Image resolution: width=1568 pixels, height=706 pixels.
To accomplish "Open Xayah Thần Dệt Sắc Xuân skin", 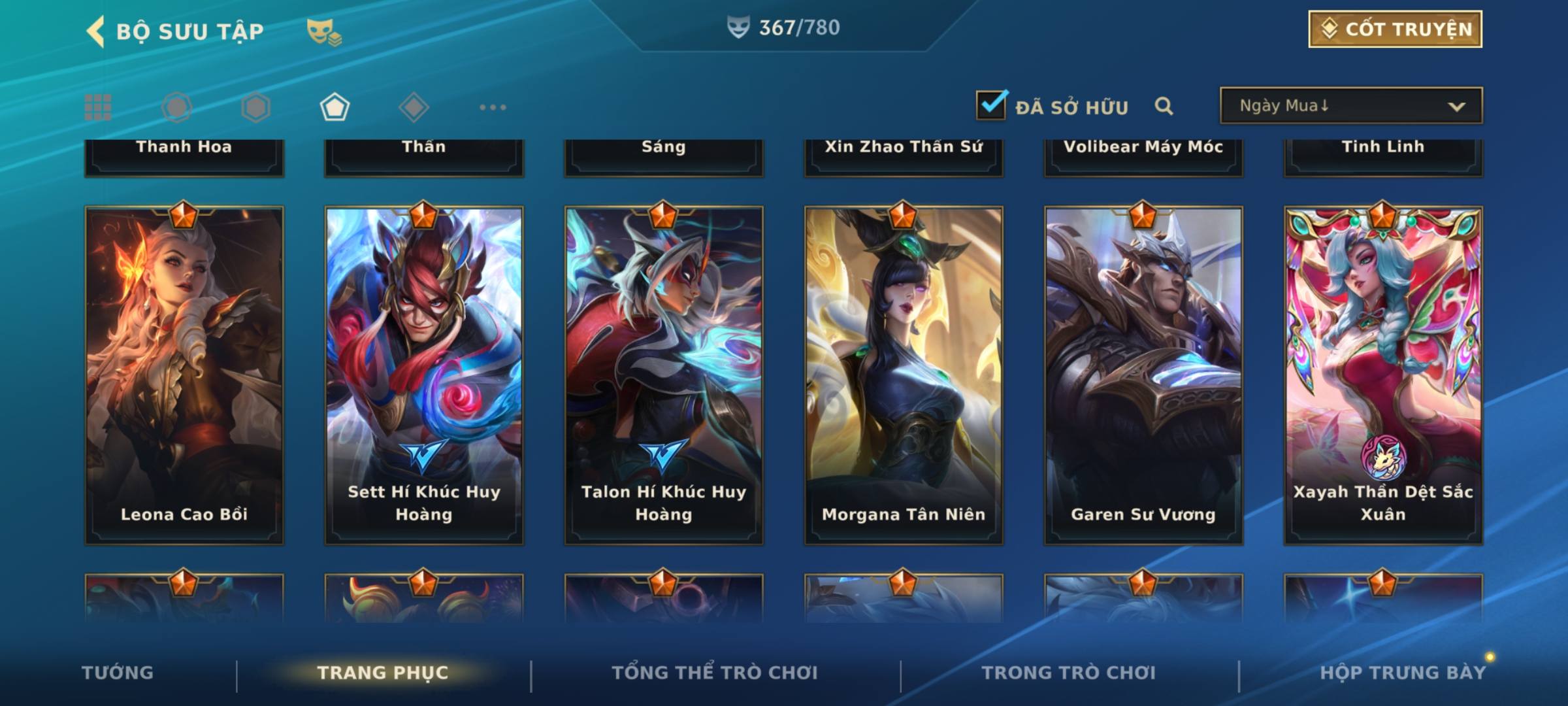I will coord(1383,376).
